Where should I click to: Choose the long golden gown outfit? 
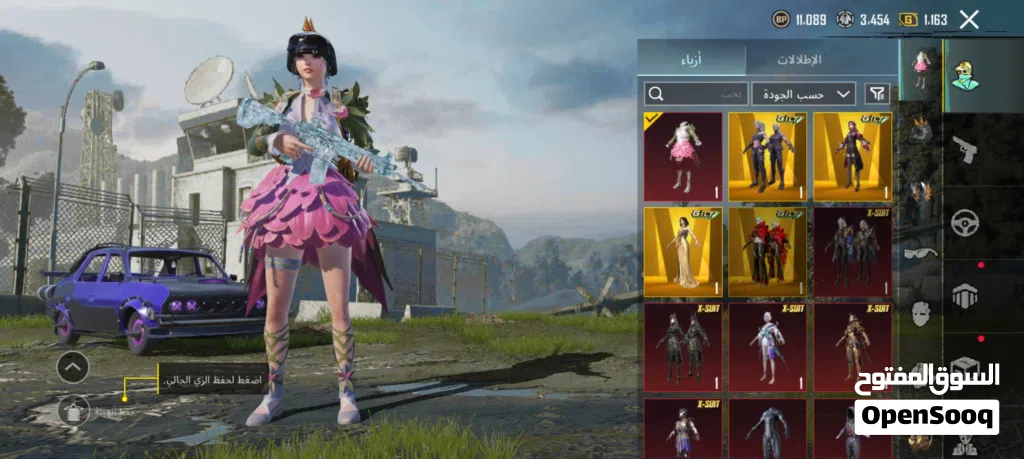point(684,251)
